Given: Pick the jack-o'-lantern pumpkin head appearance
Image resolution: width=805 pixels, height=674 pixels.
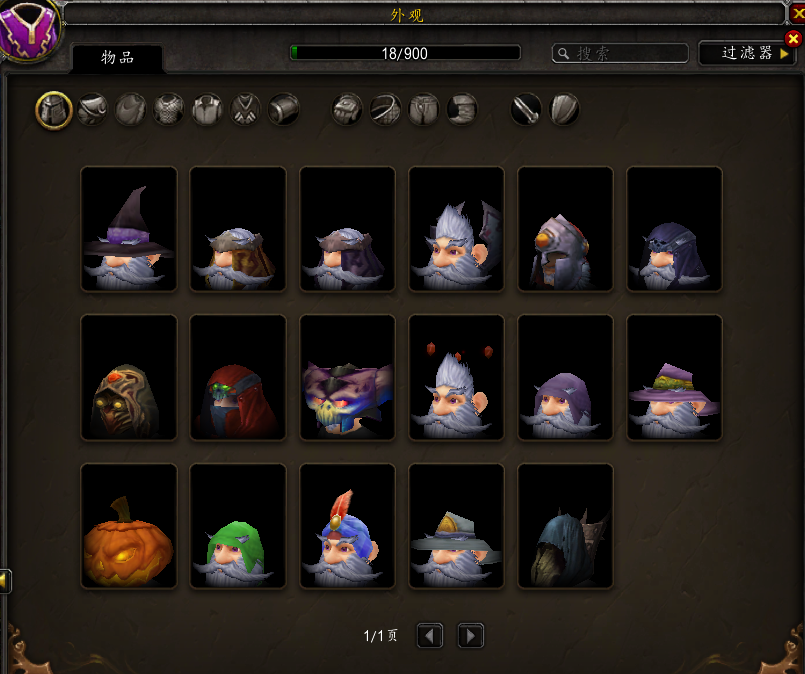Looking at the screenshot, I should (x=129, y=526).
